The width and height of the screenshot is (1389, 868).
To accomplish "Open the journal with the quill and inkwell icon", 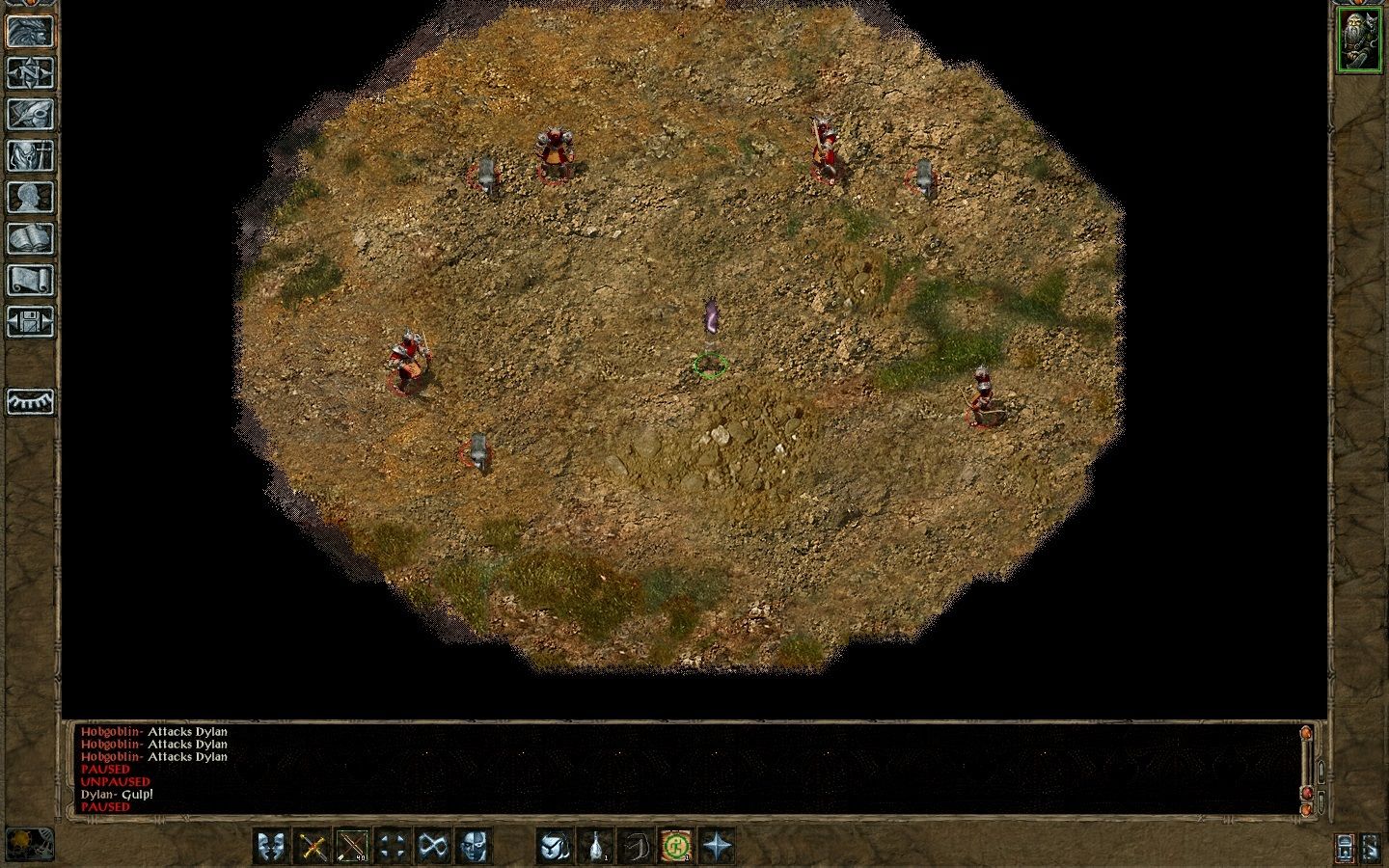I will click(29, 111).
